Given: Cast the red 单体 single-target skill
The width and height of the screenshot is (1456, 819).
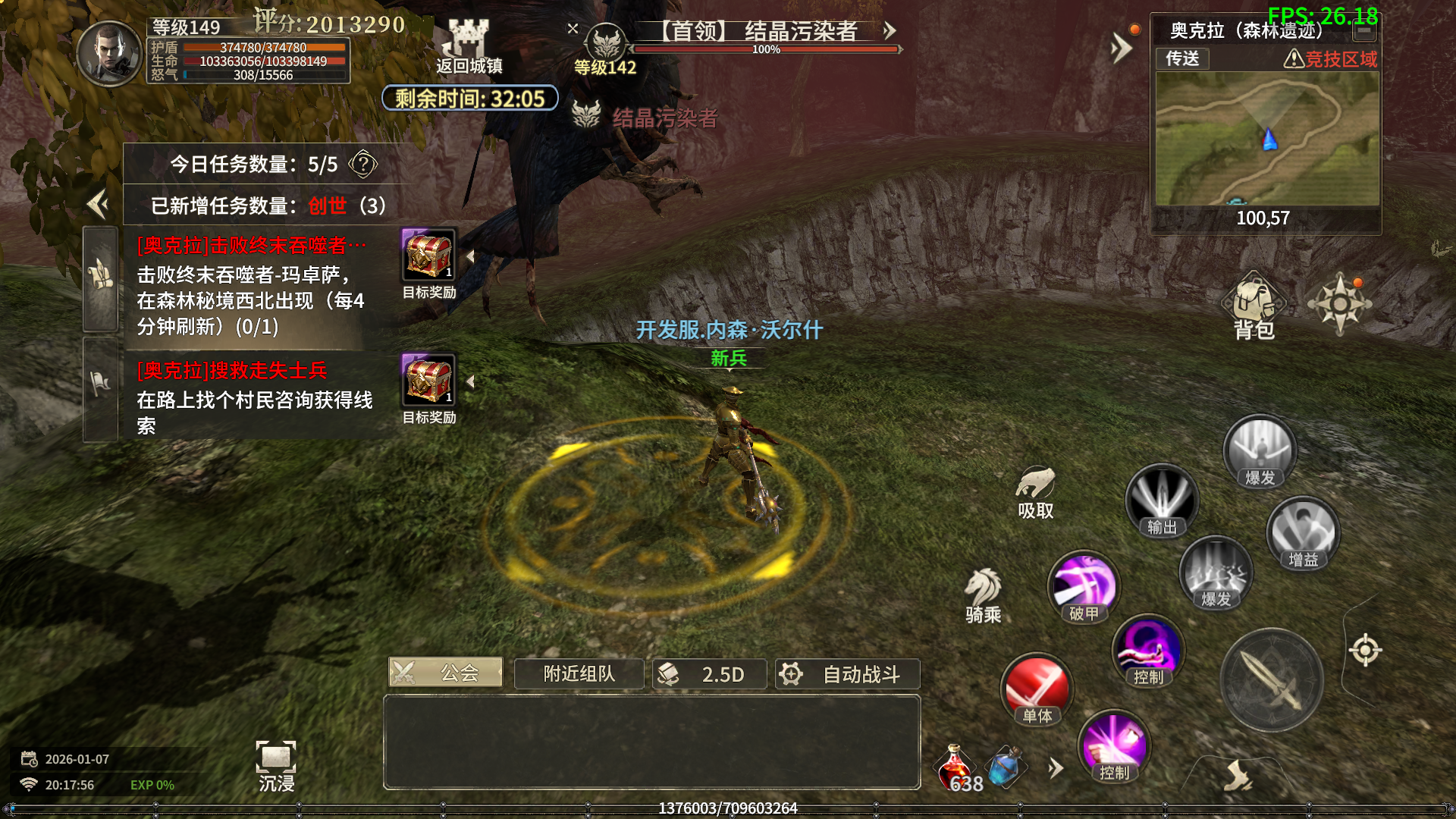Looking at the screenshot, I should tap(1037, 688).
